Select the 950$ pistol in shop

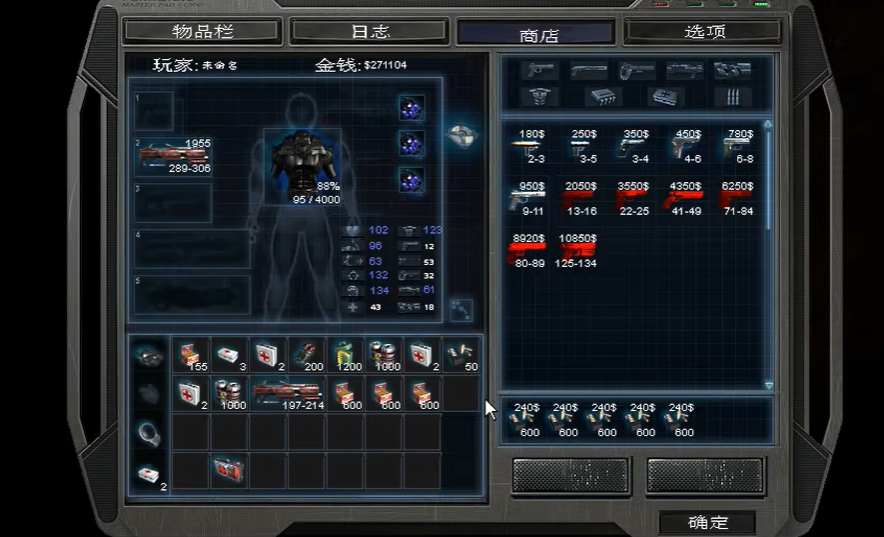529,199
